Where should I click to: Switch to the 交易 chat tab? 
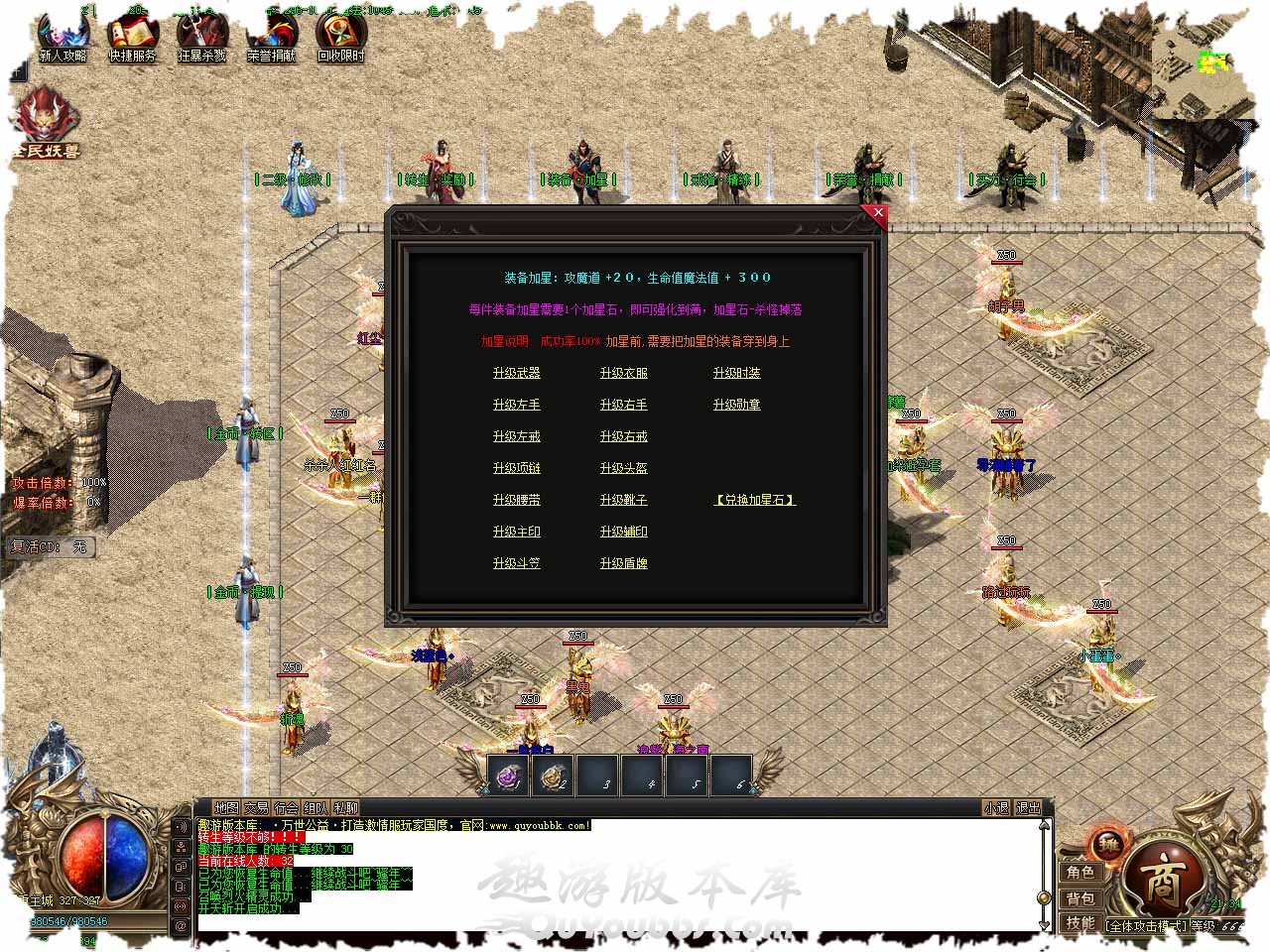256,808
